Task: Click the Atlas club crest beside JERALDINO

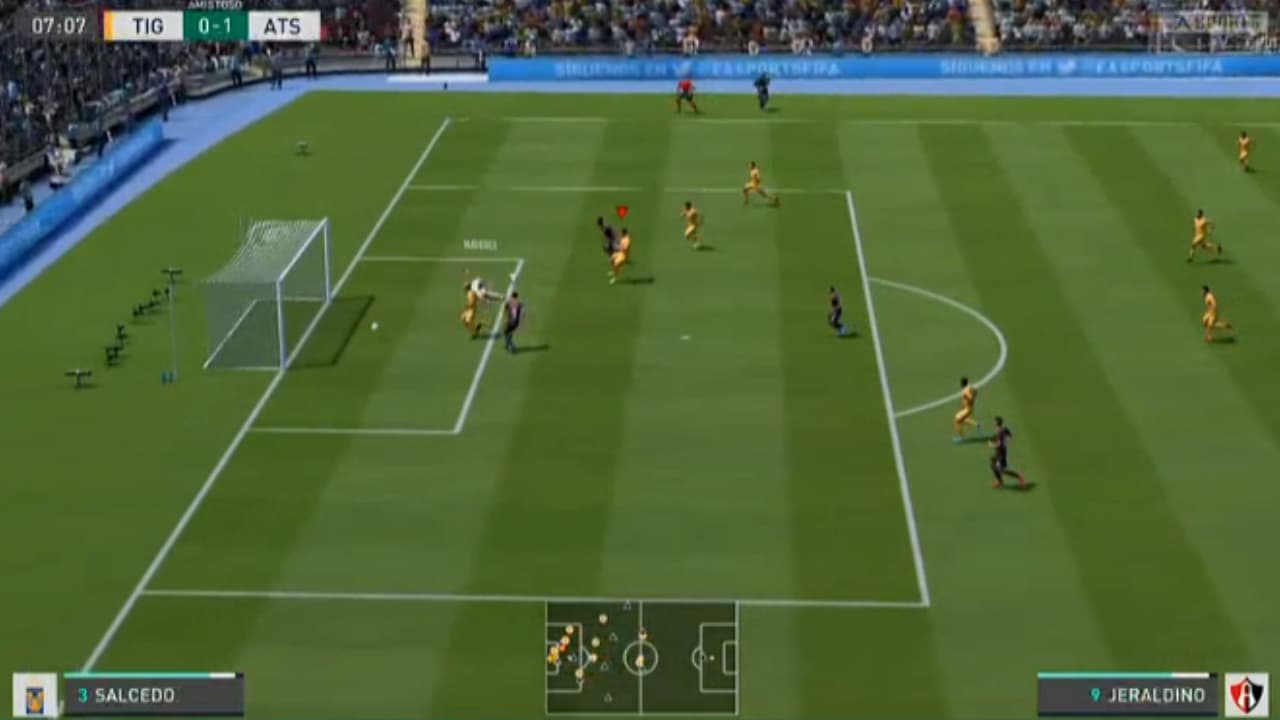Action: click(x=1246, y=692)
